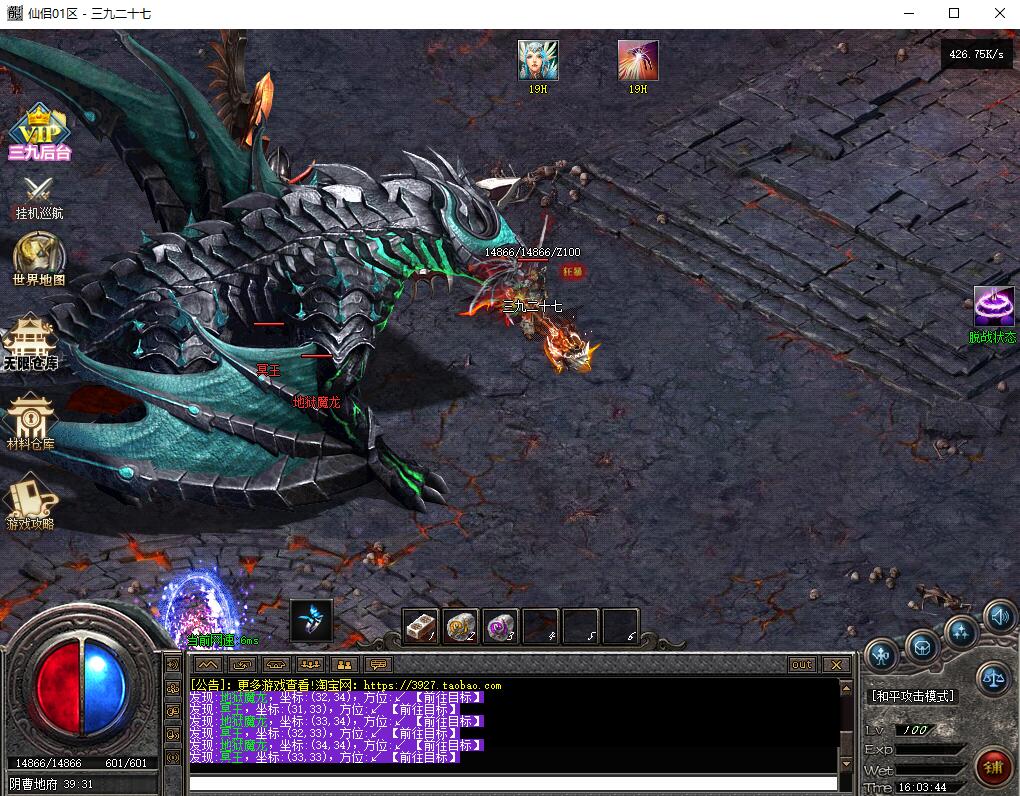Click the 脱战状态 purple swirl icon
Screen dimensions: 1020x796
coord(993,308)
